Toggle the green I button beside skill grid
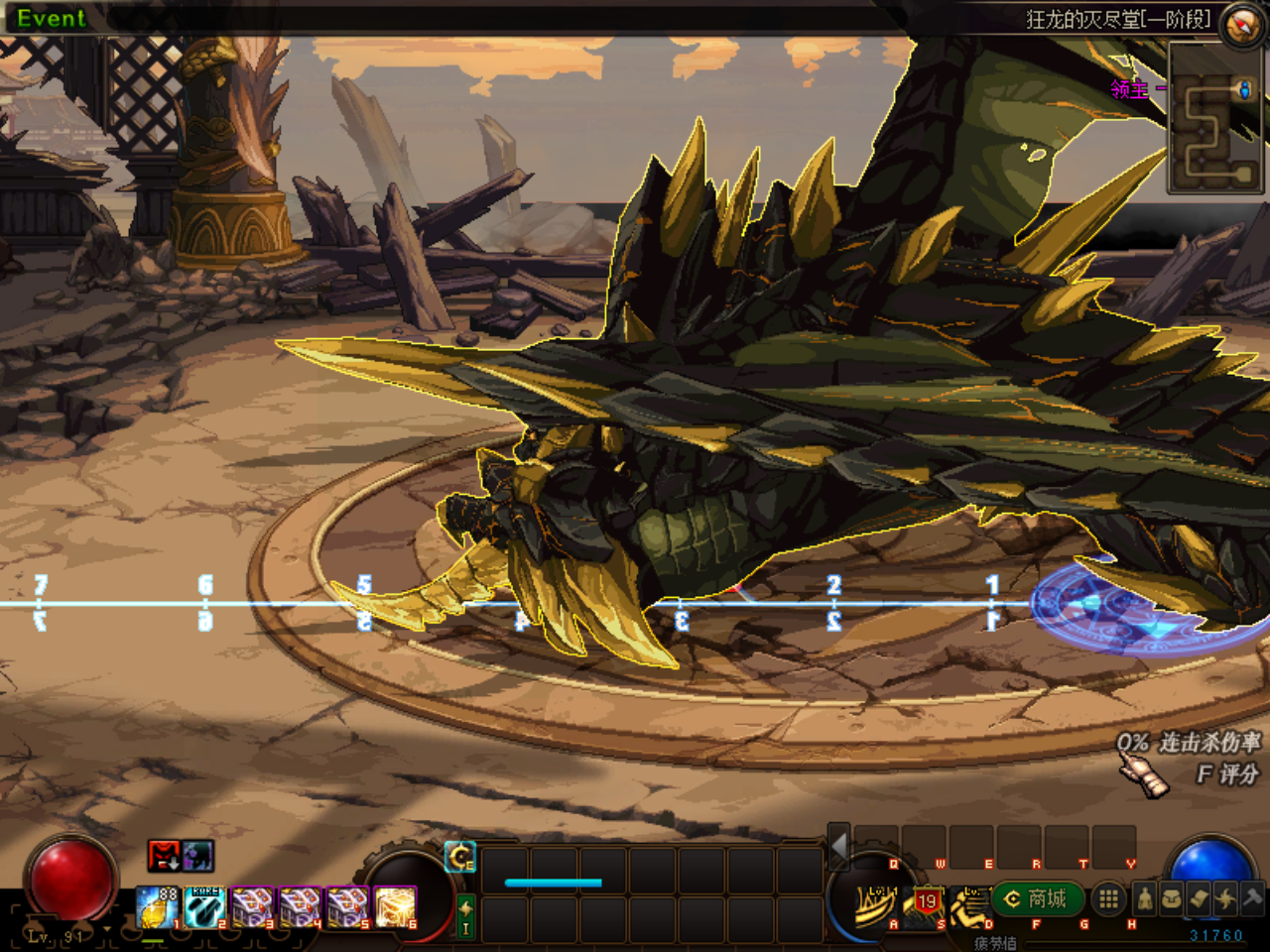Screen dimensions: 1270x952 click(x=464, y=916)
